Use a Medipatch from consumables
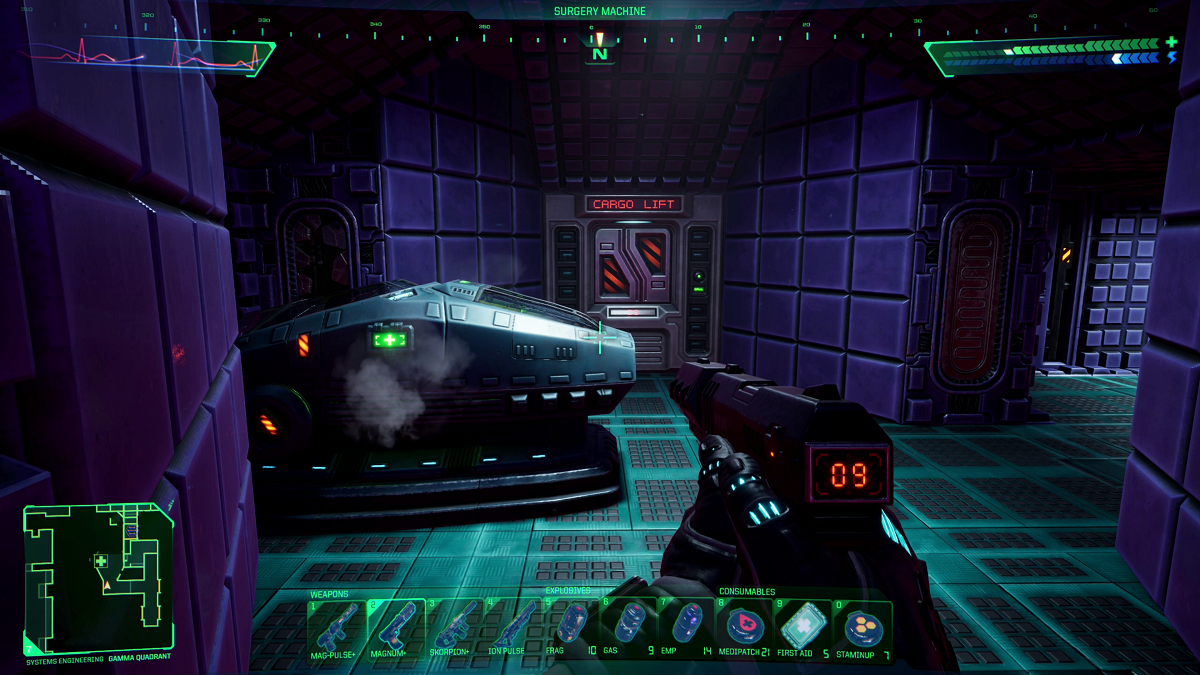This screenshot has height=675, width=1200. (x=745, y=627)
